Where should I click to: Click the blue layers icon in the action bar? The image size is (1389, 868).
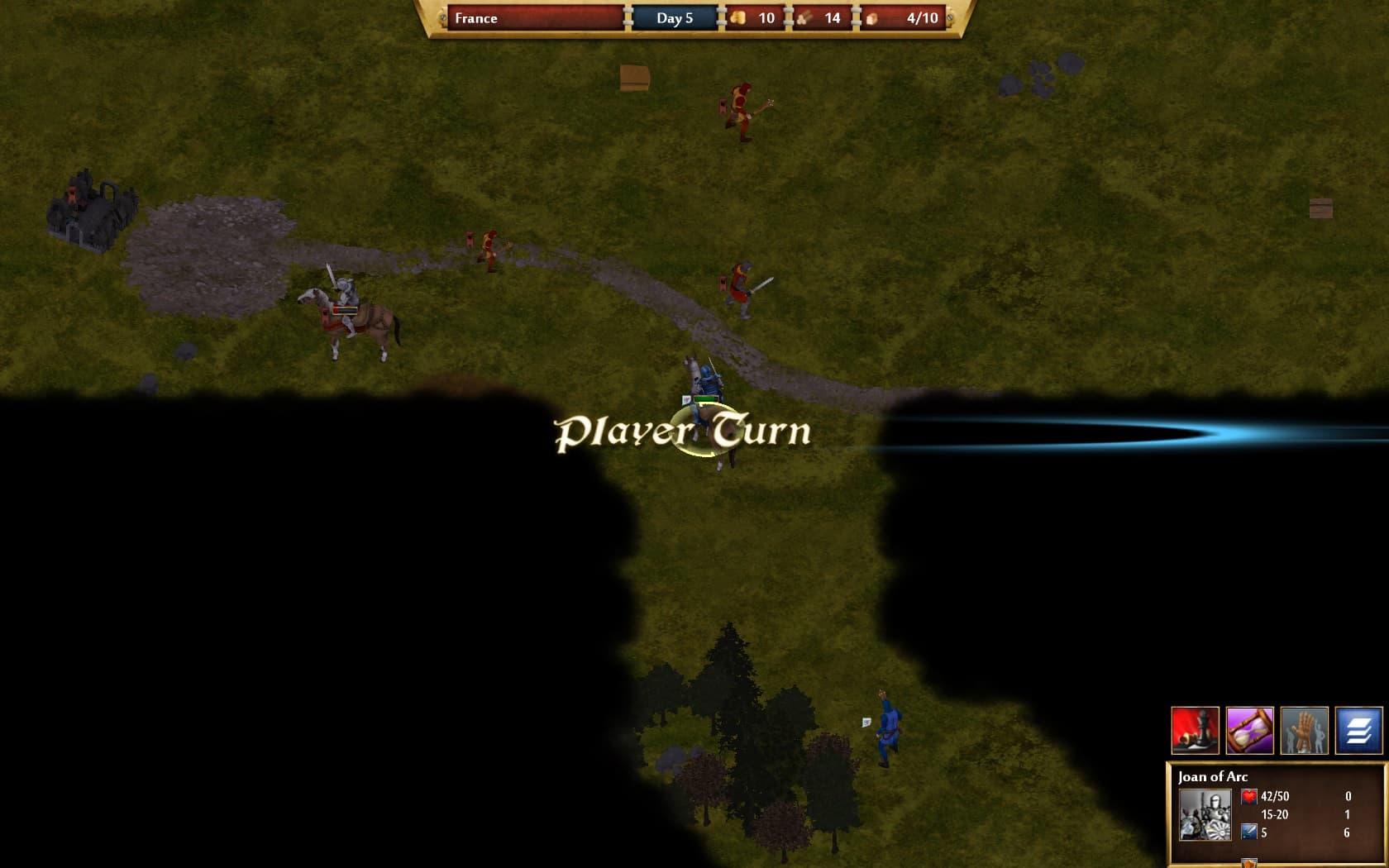[x=1359, y=730]
